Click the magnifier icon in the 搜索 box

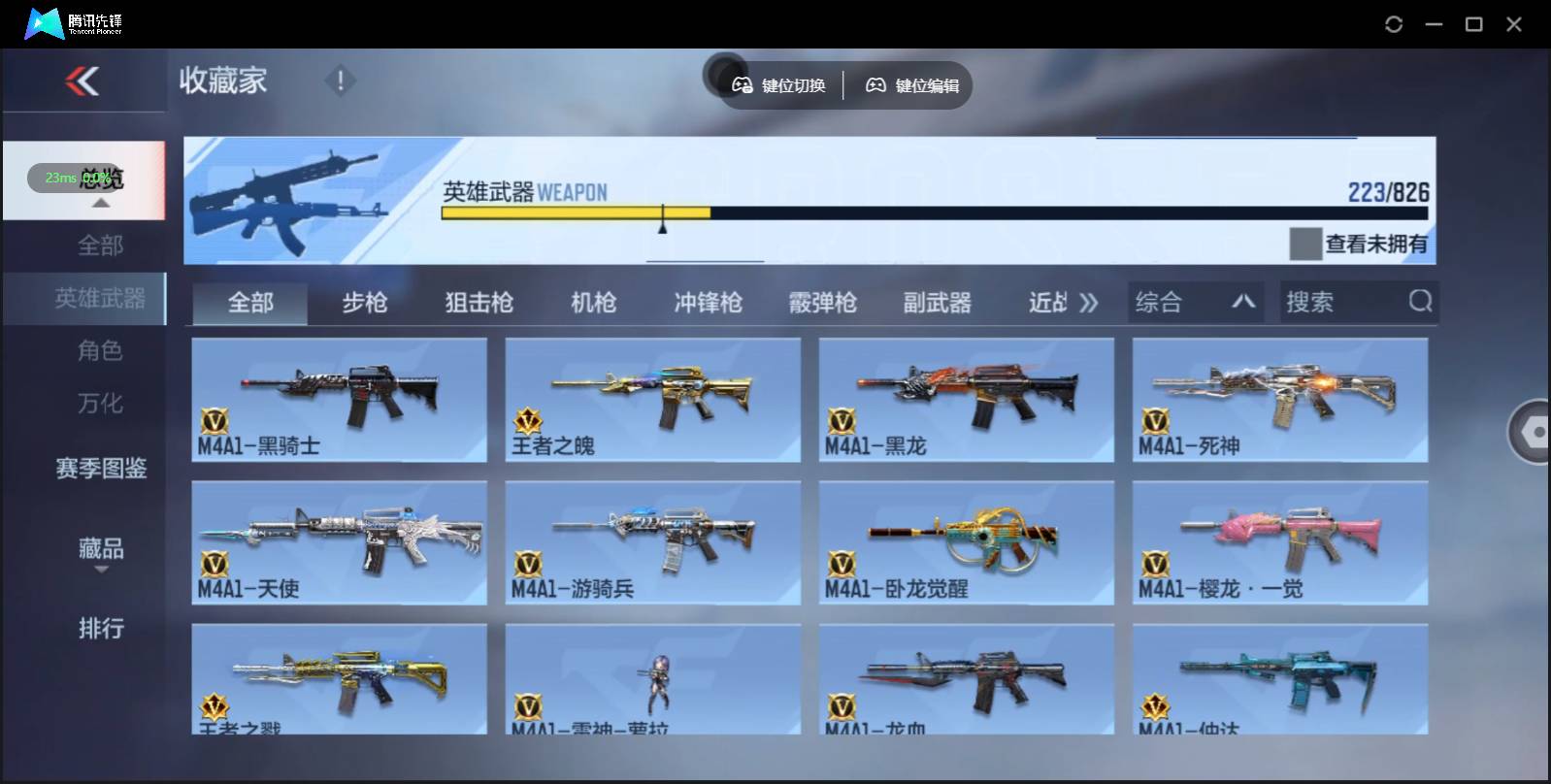click(1420, 302)
